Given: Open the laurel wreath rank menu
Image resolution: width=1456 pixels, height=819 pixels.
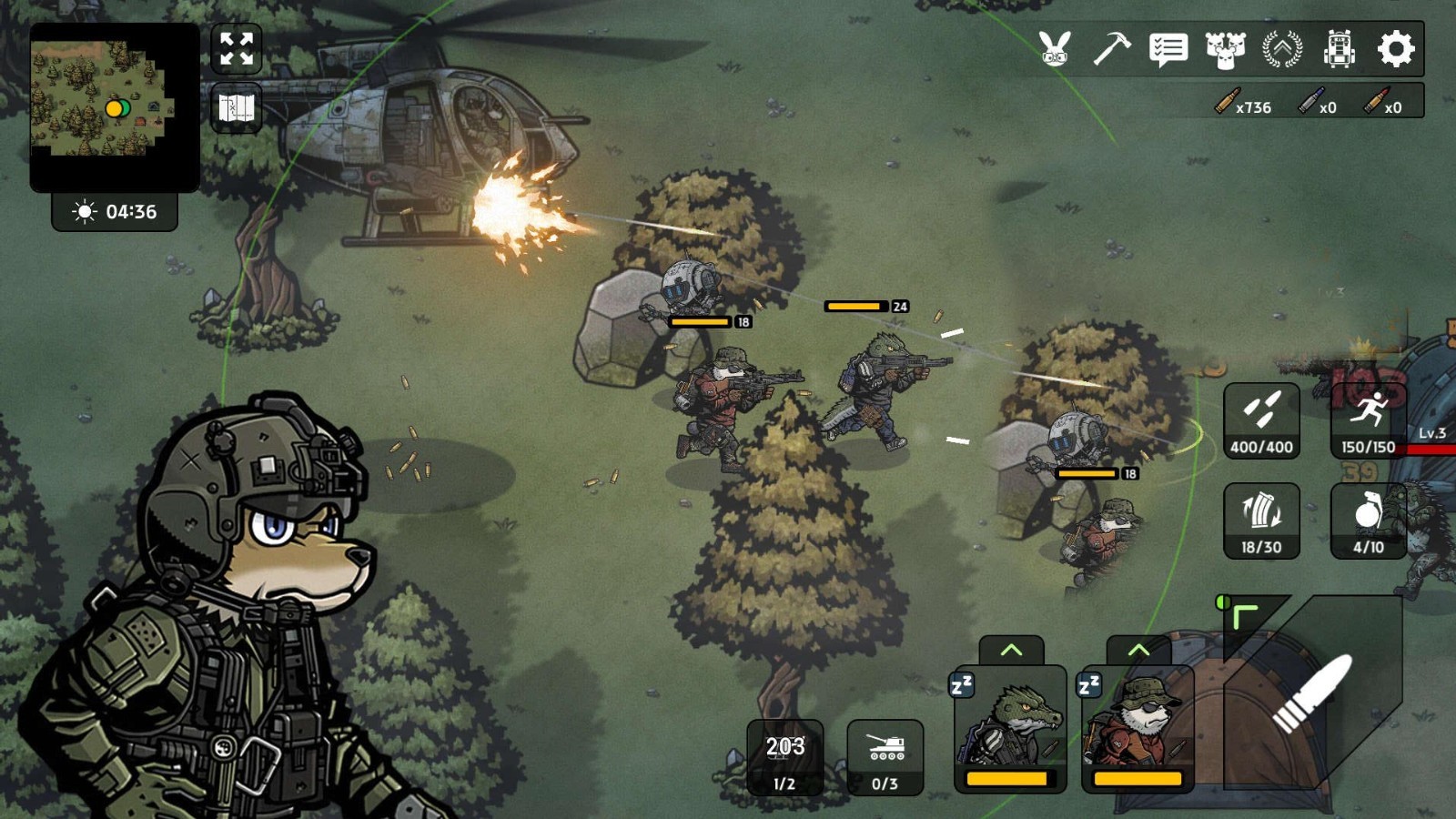Looking at the screenshot, I should click(x=1282, y=48).
